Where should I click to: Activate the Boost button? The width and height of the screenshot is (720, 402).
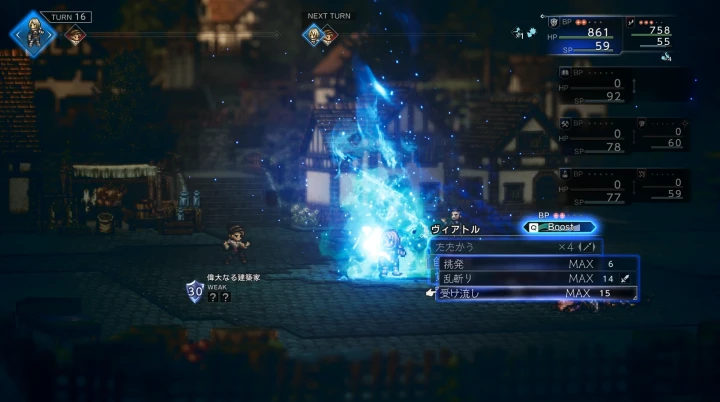[x=559, y=227]
